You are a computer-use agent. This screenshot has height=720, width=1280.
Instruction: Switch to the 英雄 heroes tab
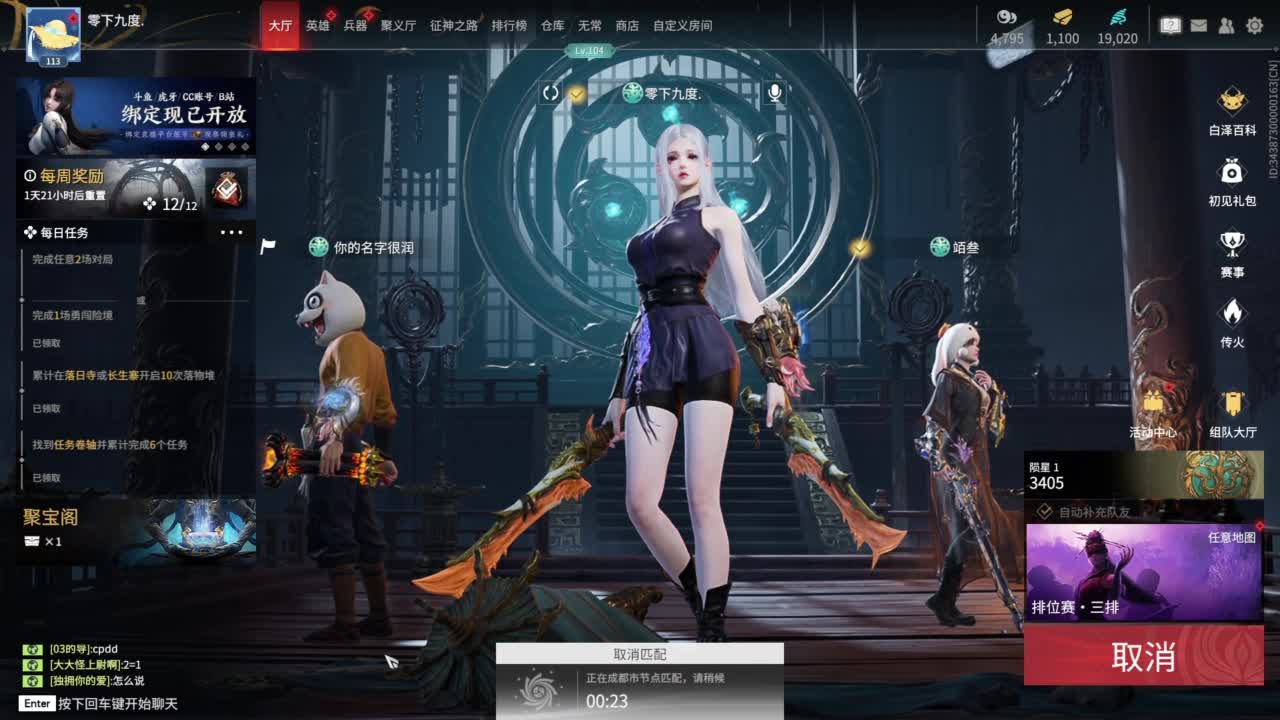pyautogui.click(x=318, y=26)
